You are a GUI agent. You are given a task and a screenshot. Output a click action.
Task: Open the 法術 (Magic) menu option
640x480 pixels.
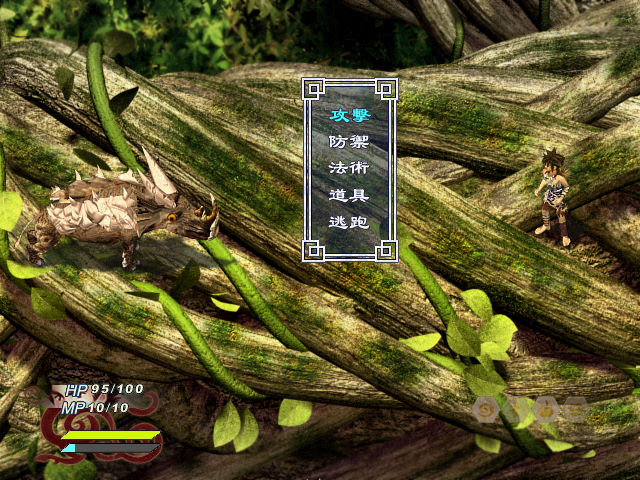tap(349, 168)
